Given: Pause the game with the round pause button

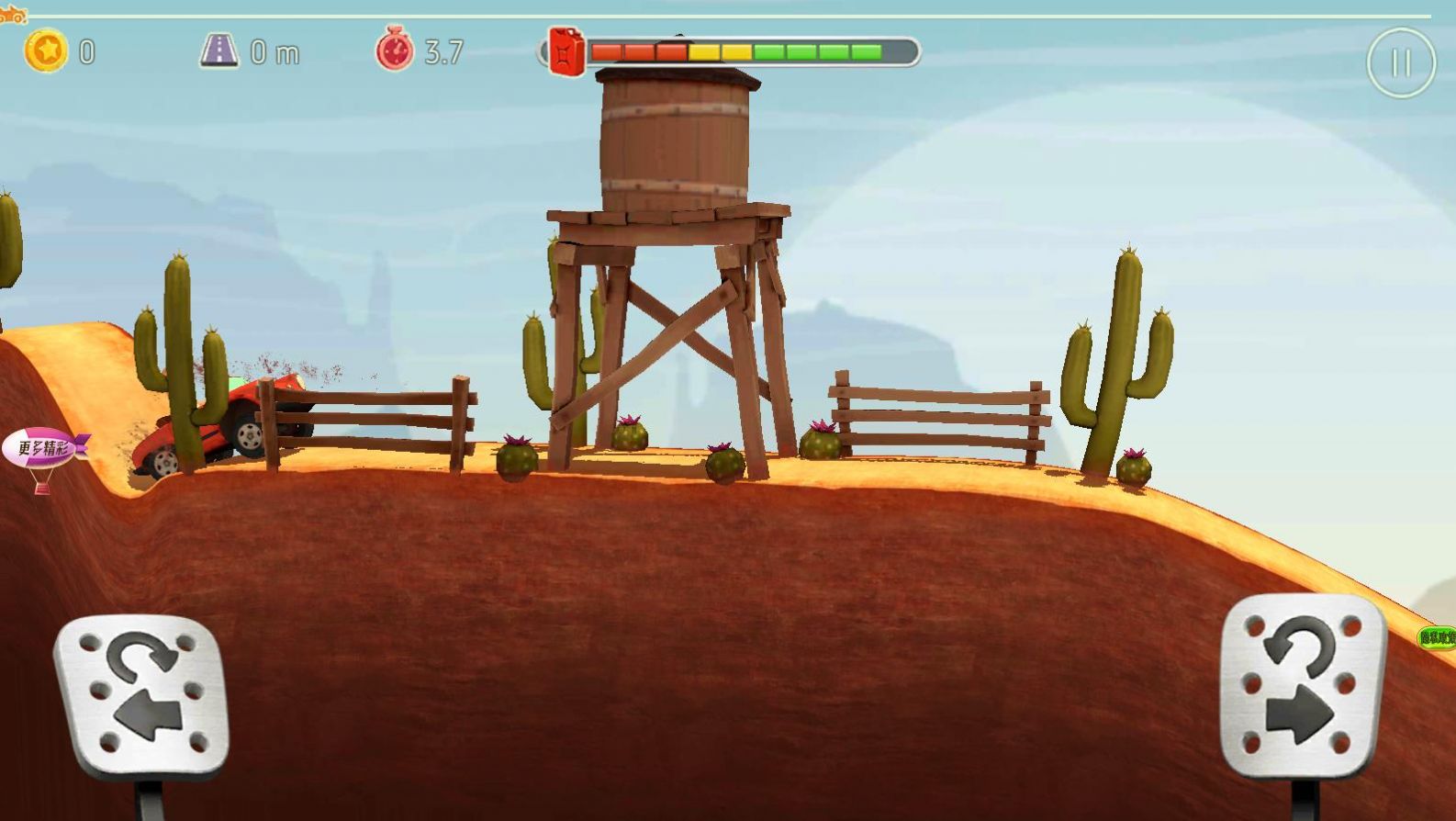Looking at the screenshot, I should [1400, 62].
